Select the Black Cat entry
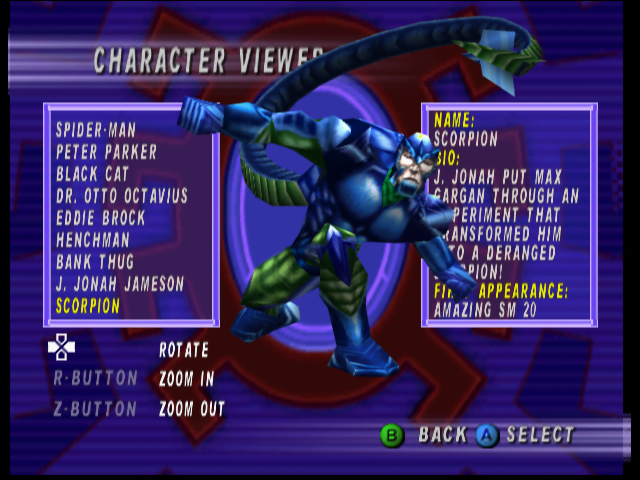The image size is (640, 480). click(92, 174)
